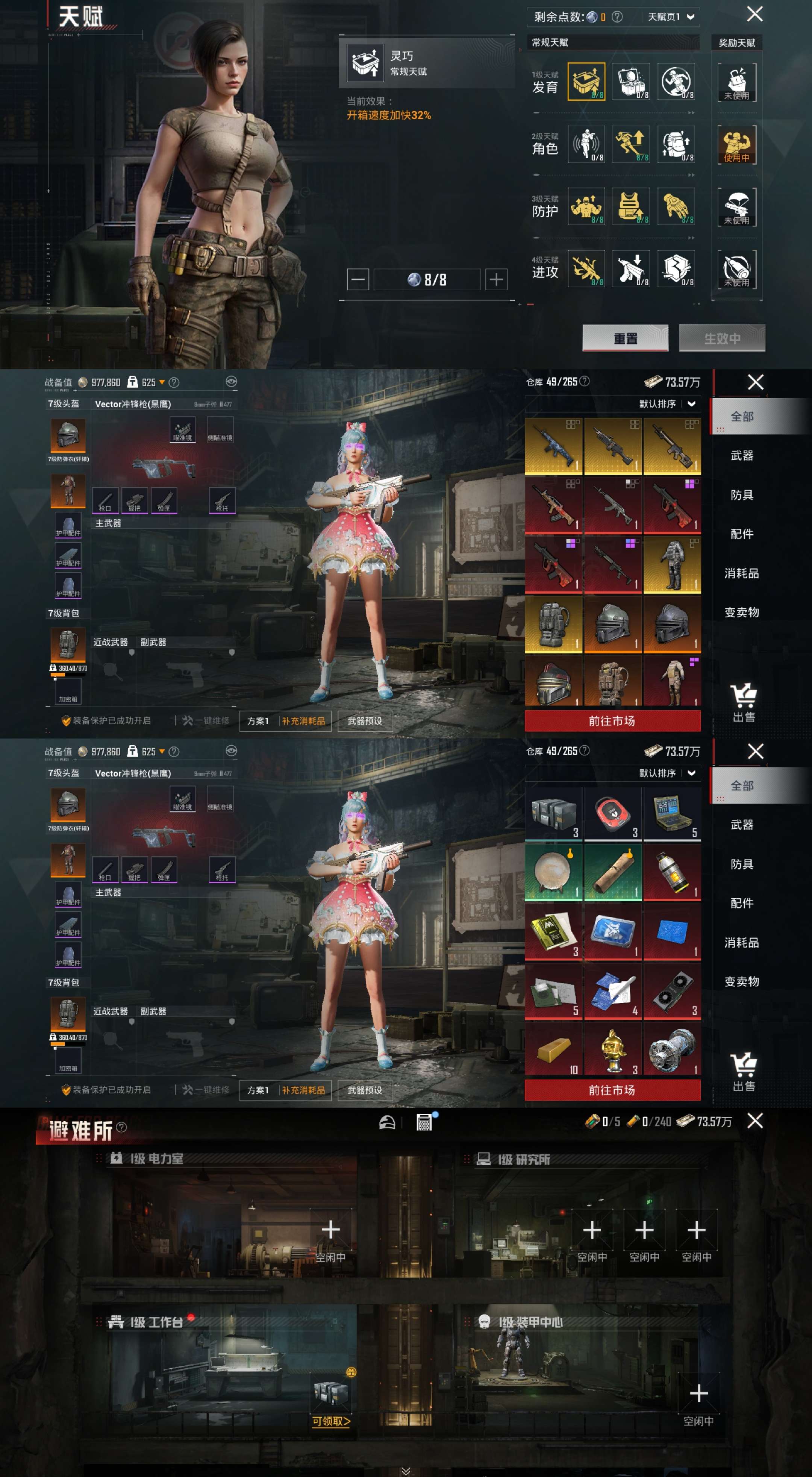The image size is (812, 1477).
Task: Decrease 灵巧 talent points with the minus button
Action: pos(358,280)
